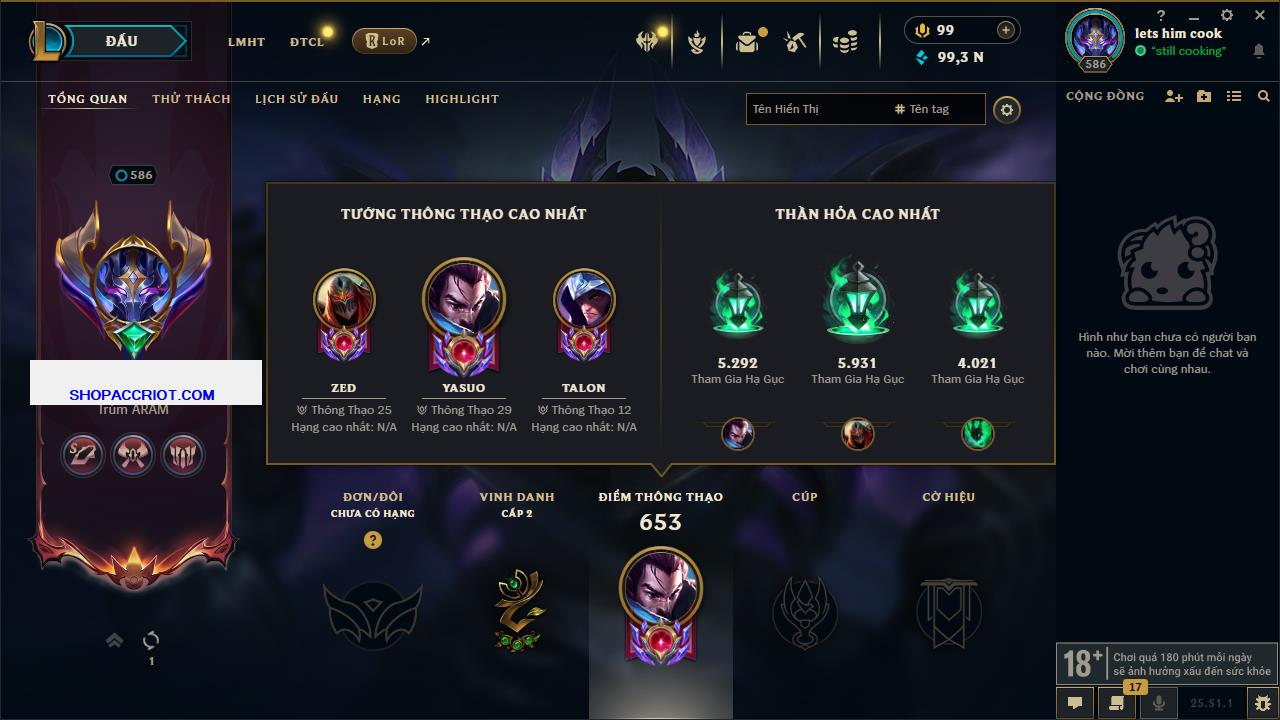Click the ĐẤU play button
This screenshot has width=1280, height=720.
tap(122, 41)
